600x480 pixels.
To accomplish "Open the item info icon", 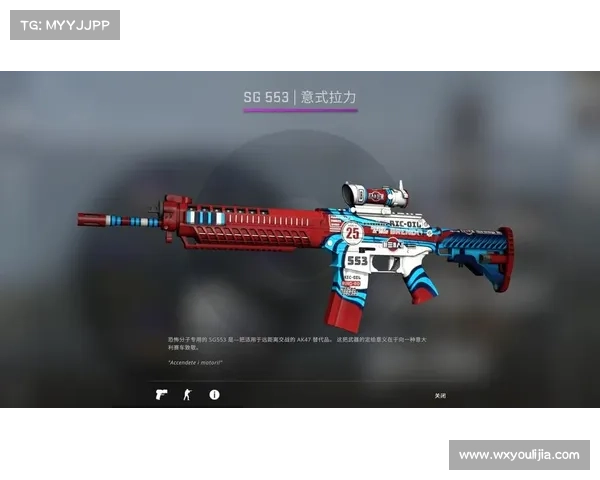I will 214,395.
